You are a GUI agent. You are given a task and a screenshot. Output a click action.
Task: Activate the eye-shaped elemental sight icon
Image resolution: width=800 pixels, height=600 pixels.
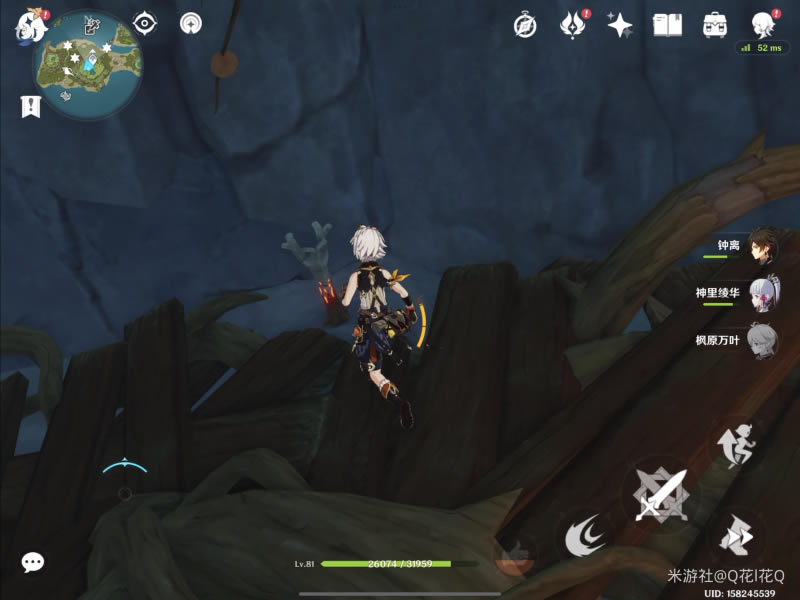coord(146,23)
